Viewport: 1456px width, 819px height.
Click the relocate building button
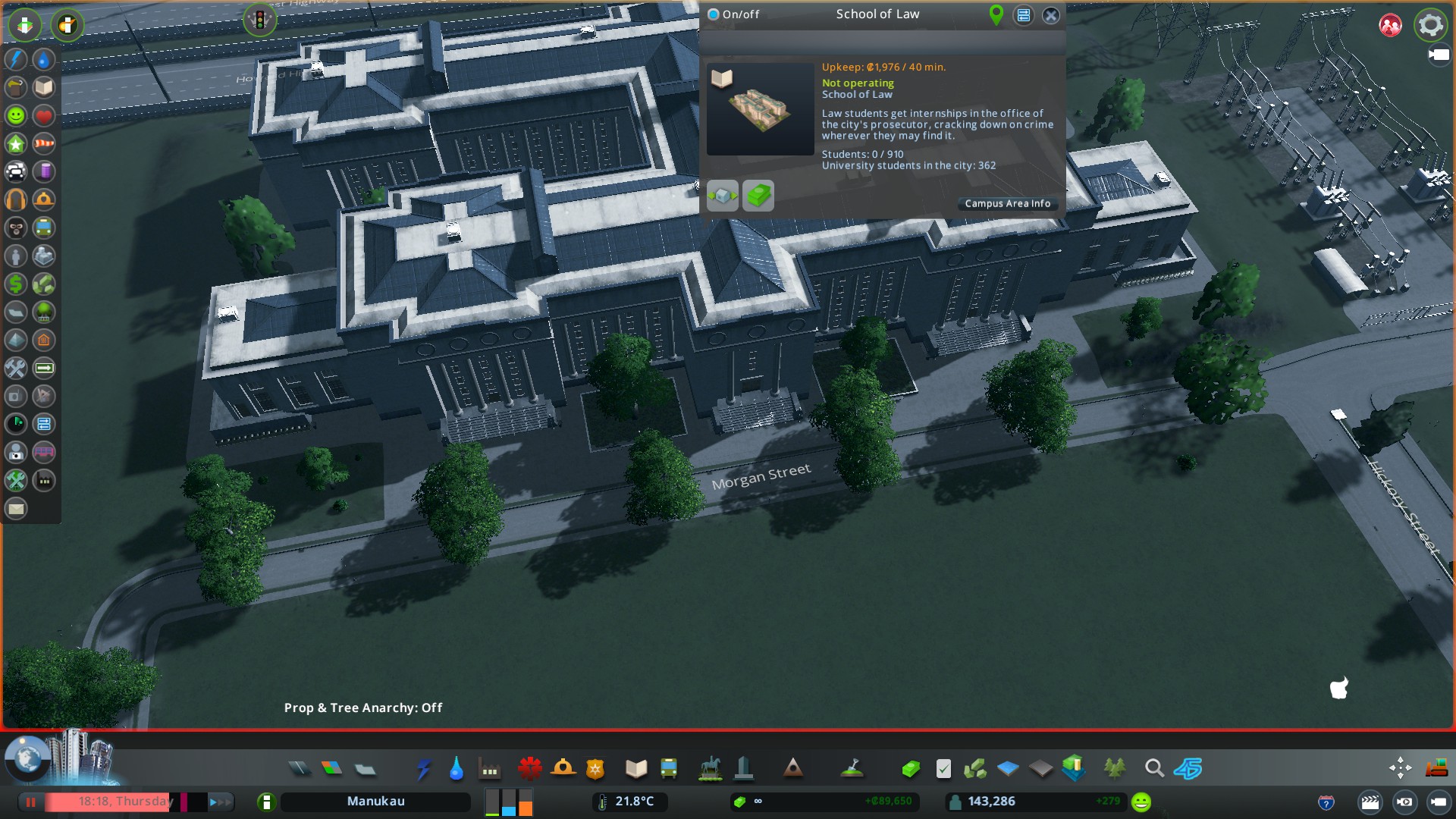(722, 196)
